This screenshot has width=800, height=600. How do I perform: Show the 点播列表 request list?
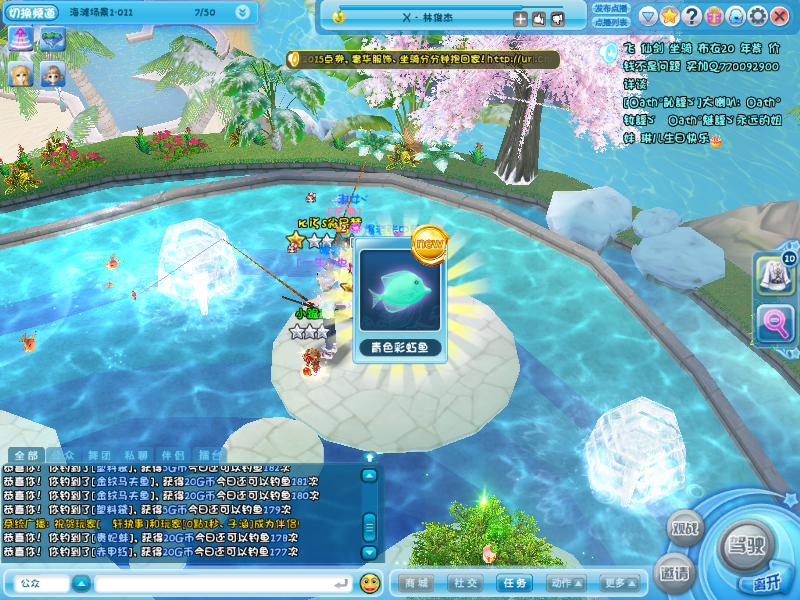611,22
